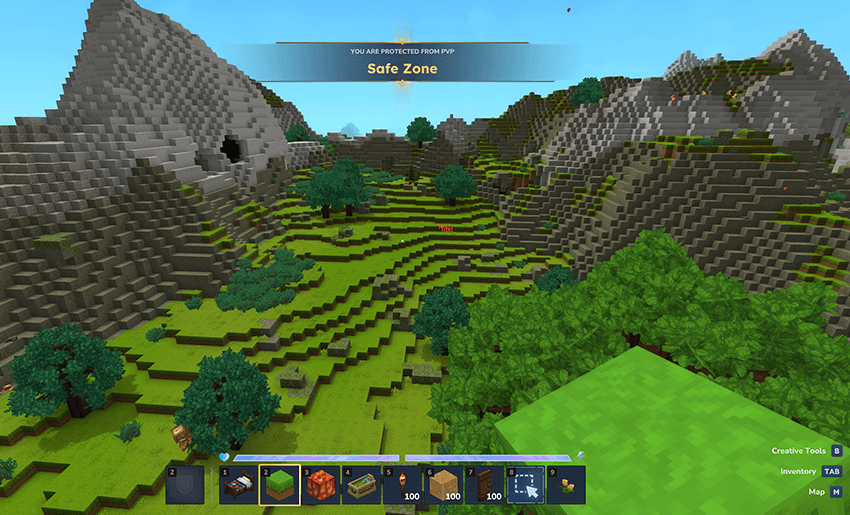Select the bed in hotbar slot 1
This screenshot has width=850, height=515.
tap(238, 485)
